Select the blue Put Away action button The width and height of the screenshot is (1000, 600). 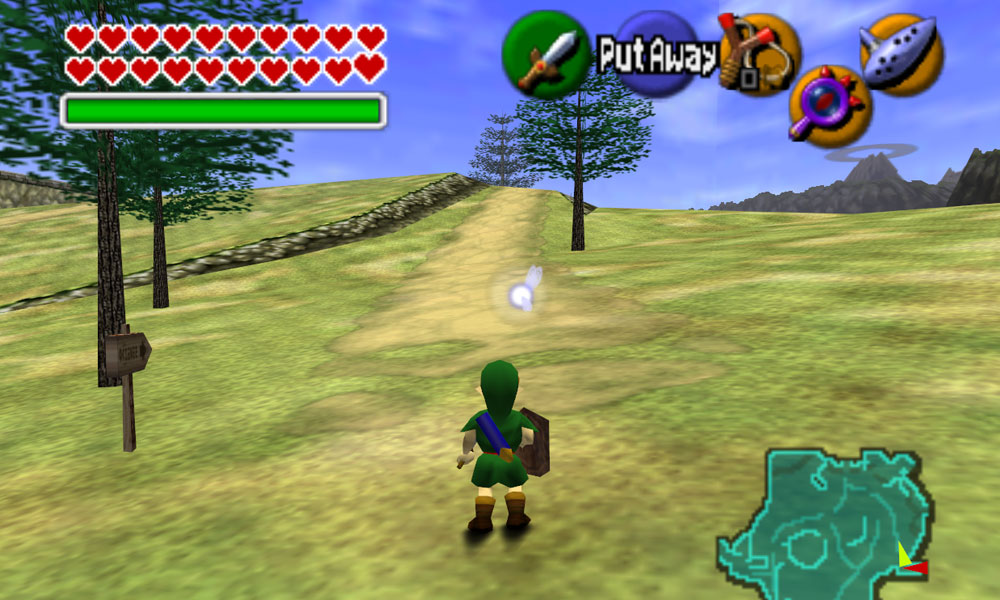[656, 55]
